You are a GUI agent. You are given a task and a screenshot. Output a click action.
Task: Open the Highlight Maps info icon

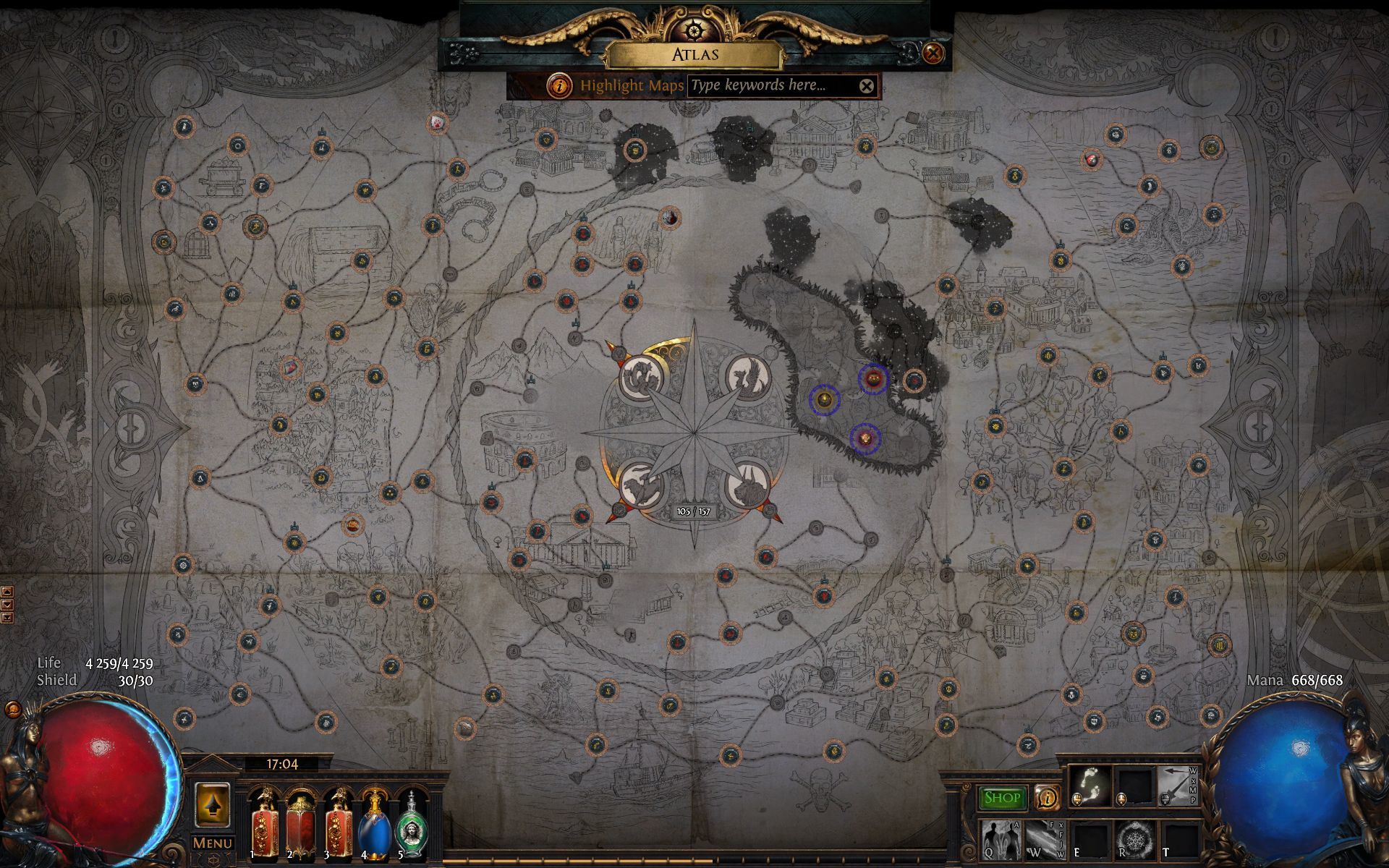[x=558, y=86]
